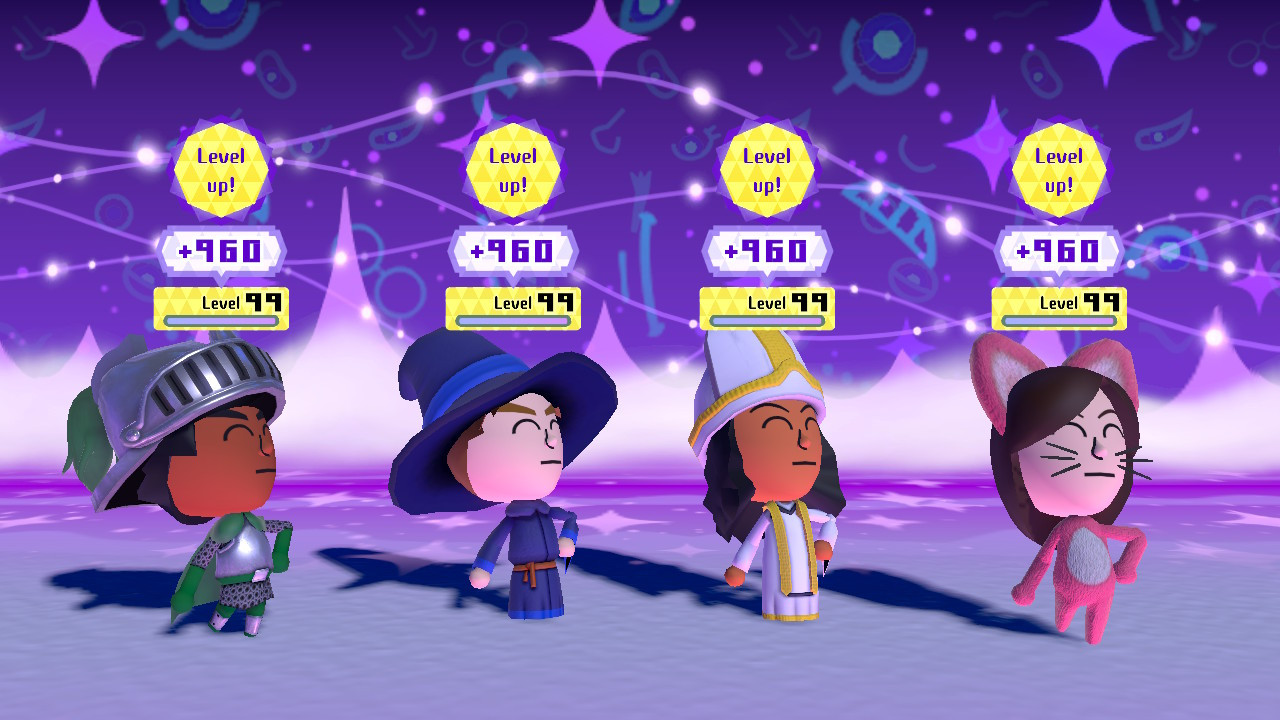Screen dimensions: 1280x720
Task: Select the cat character's Level 99 bar
Action: 1060,307
